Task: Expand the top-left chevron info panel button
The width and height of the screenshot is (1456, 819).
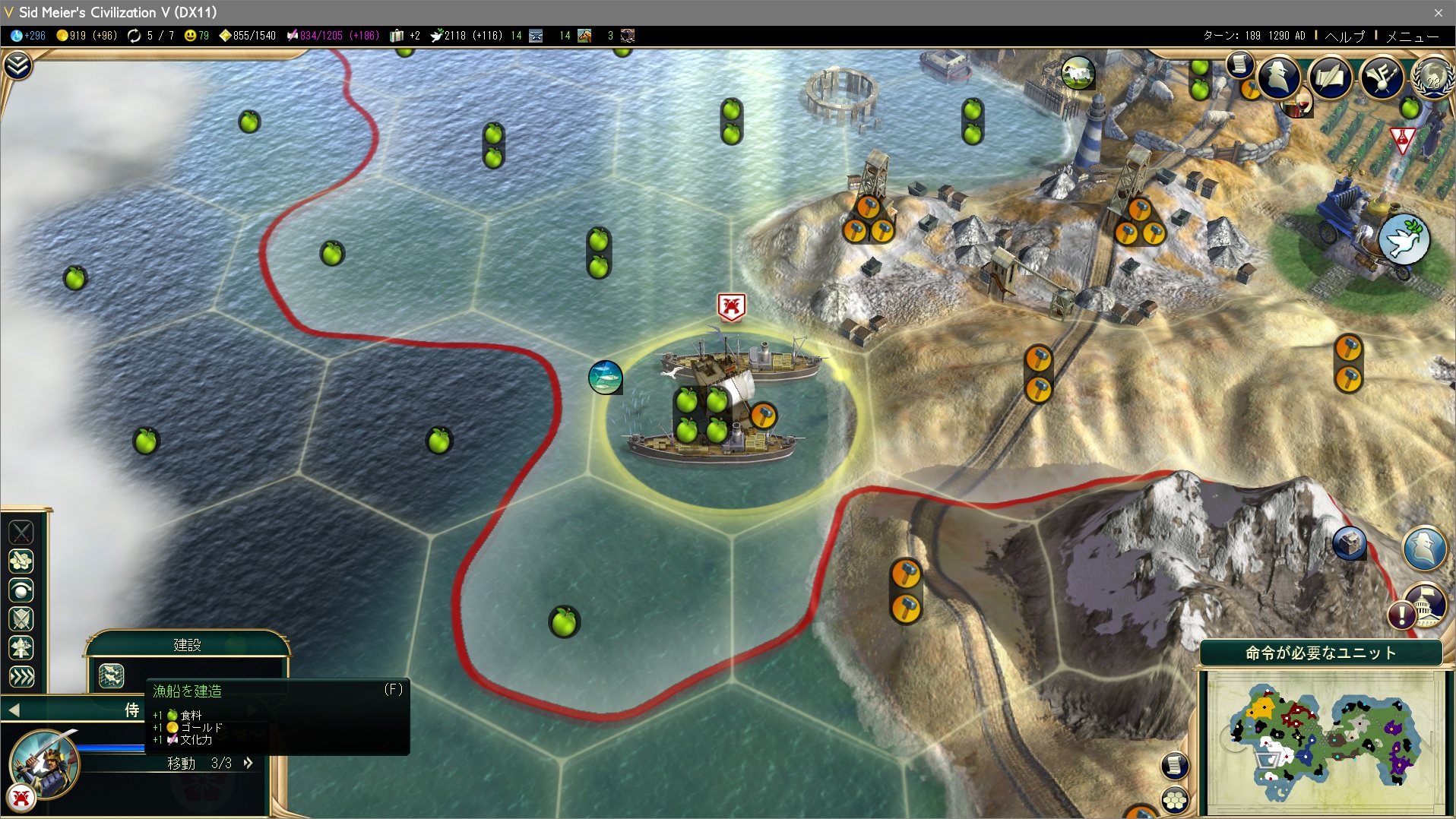Action: [x=17, y=66]
